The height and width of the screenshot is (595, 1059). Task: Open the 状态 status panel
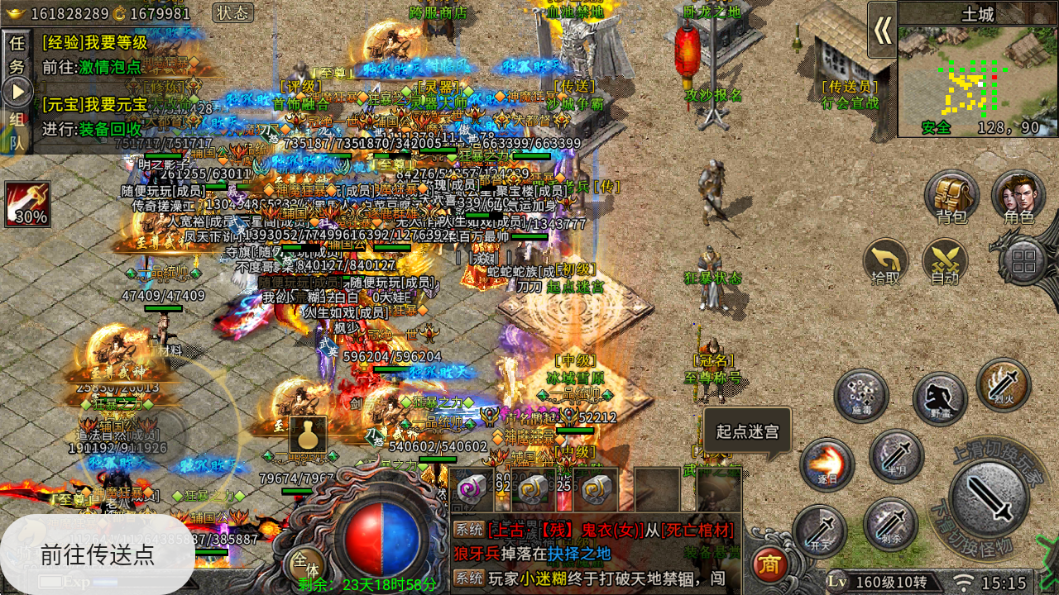(233, 13)
